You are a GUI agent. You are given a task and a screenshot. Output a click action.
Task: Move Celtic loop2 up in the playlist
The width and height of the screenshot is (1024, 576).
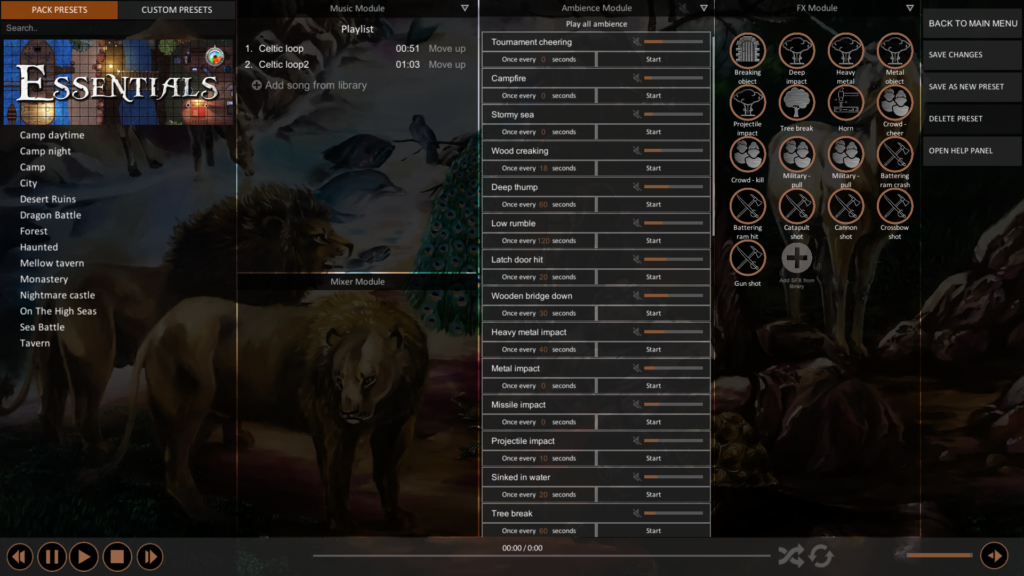[446, 64]
